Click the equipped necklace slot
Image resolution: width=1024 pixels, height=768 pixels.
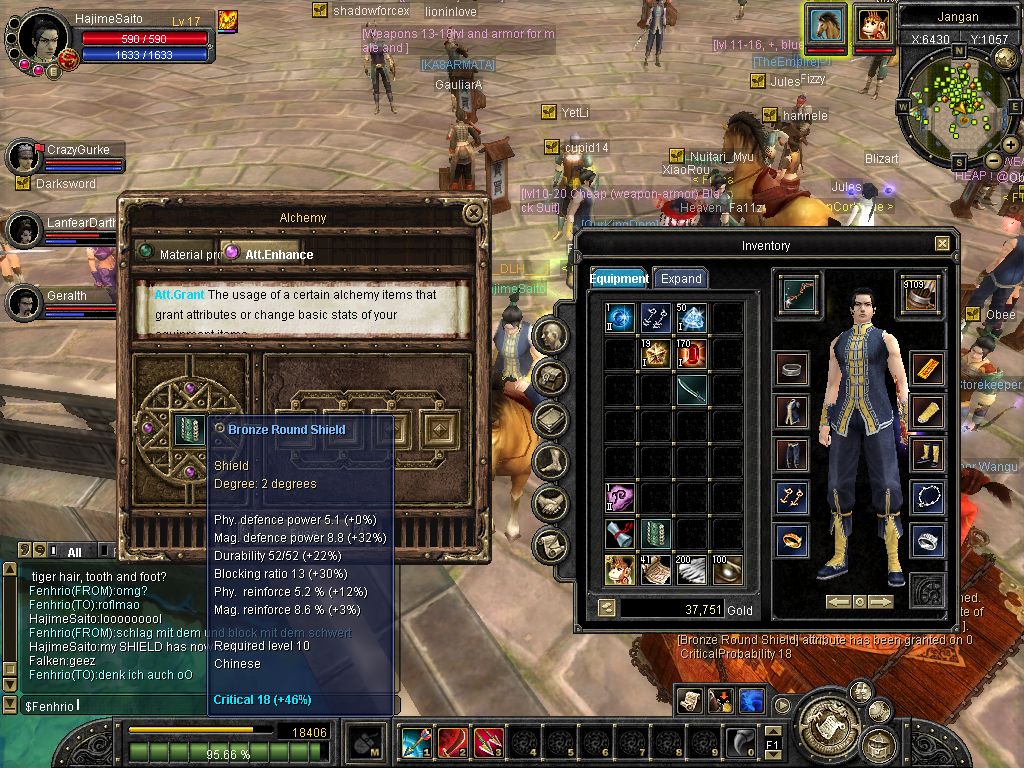point(928,497)
